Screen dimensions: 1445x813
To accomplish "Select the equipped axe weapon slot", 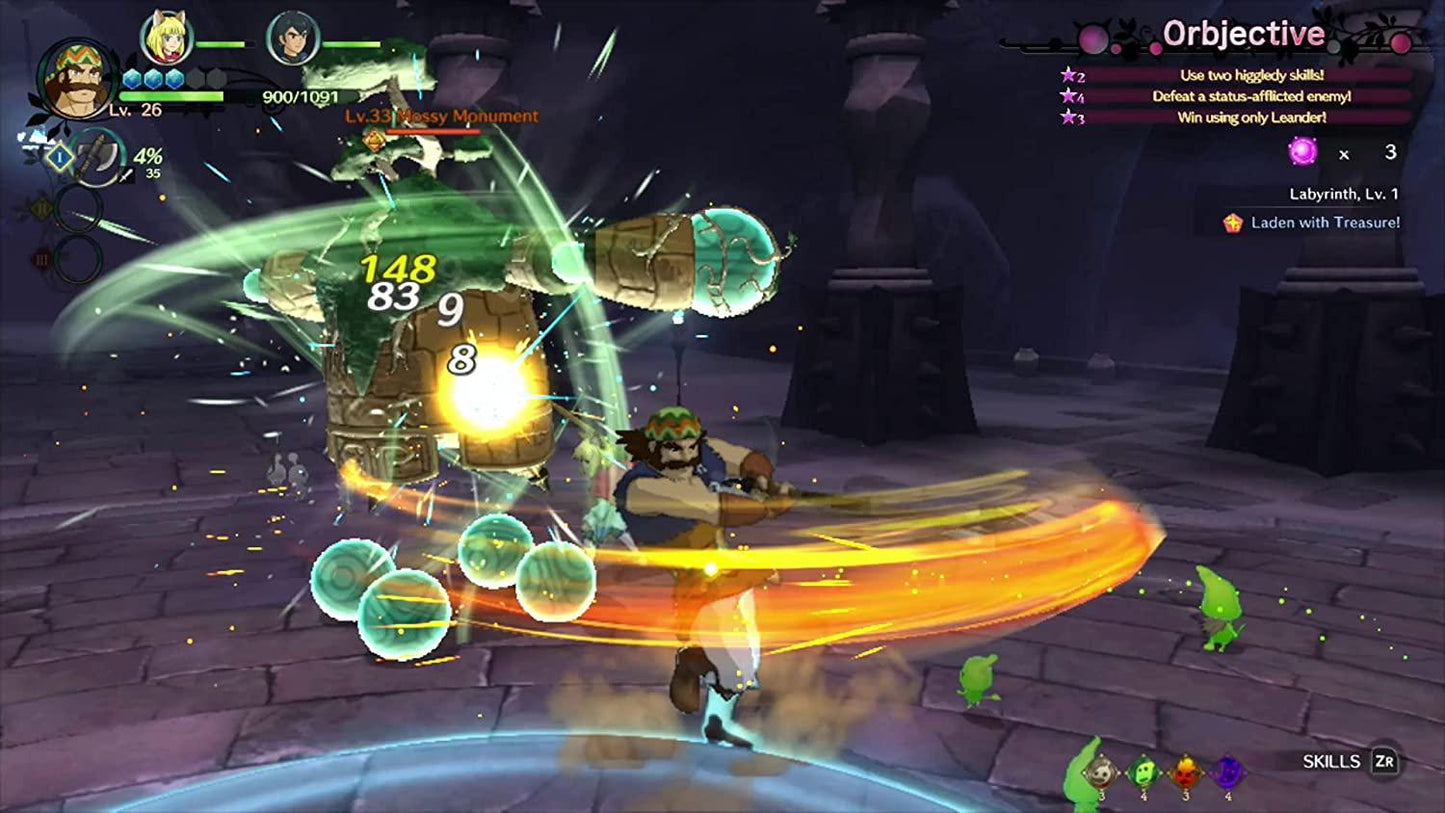I will click(99, 157).
